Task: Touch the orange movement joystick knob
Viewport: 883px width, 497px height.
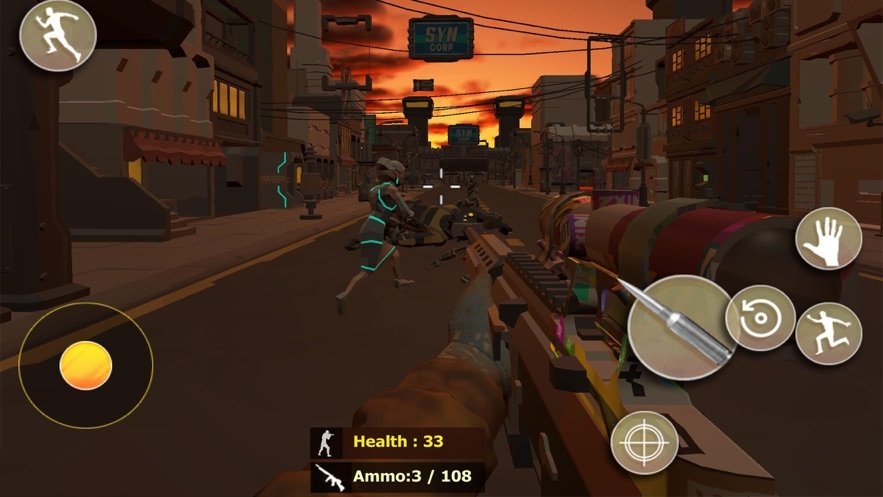Action: pos(85,365)
